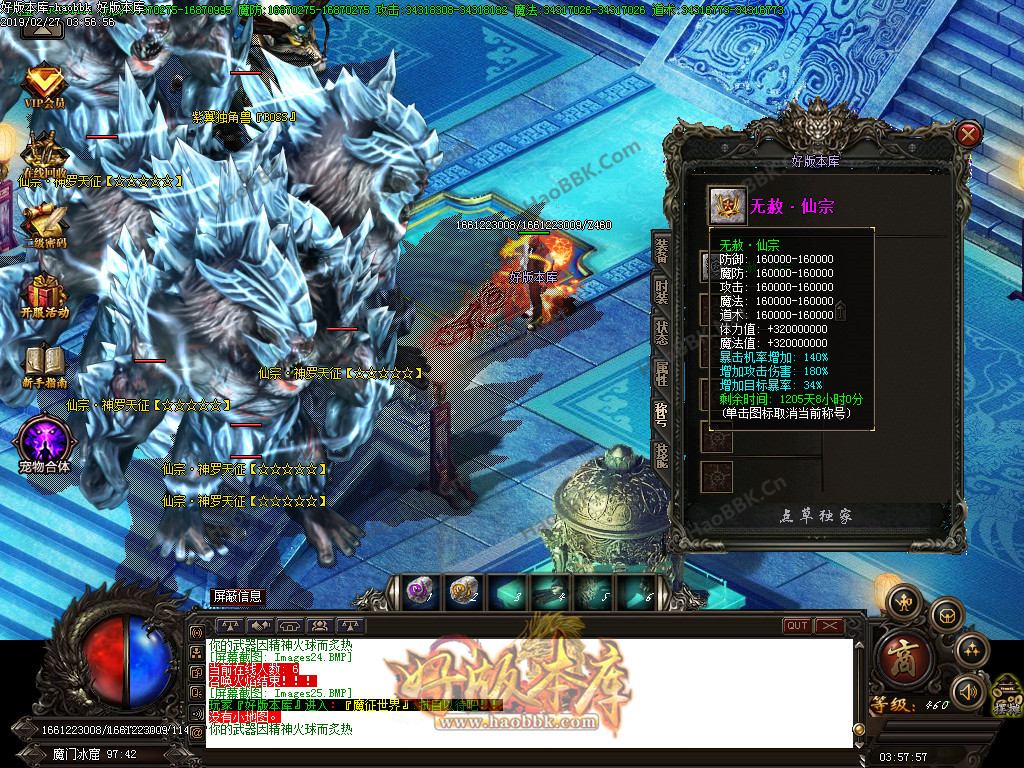Open the 属性 attributes tab
1024x768 pixels.
click(661, 373)
